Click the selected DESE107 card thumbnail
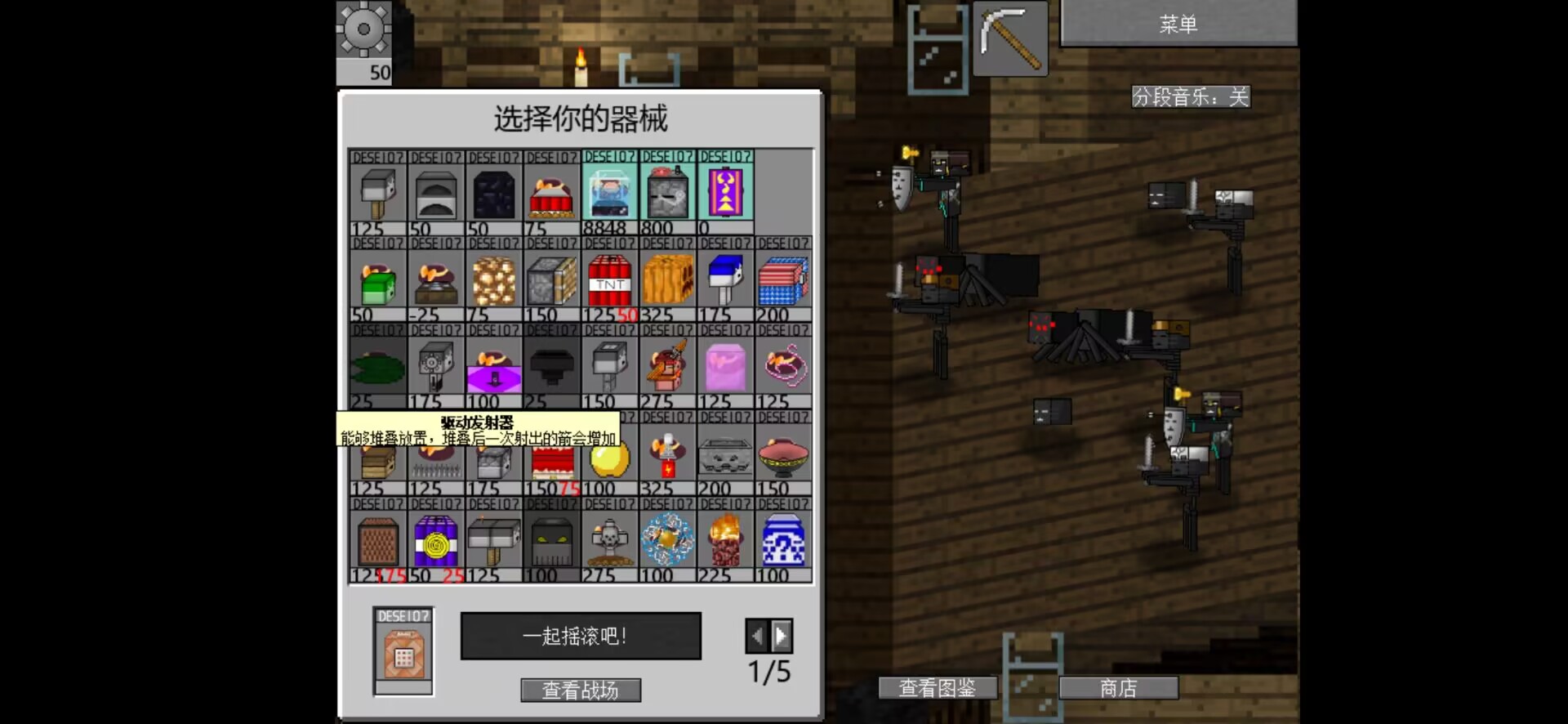 tap(404, 650)
